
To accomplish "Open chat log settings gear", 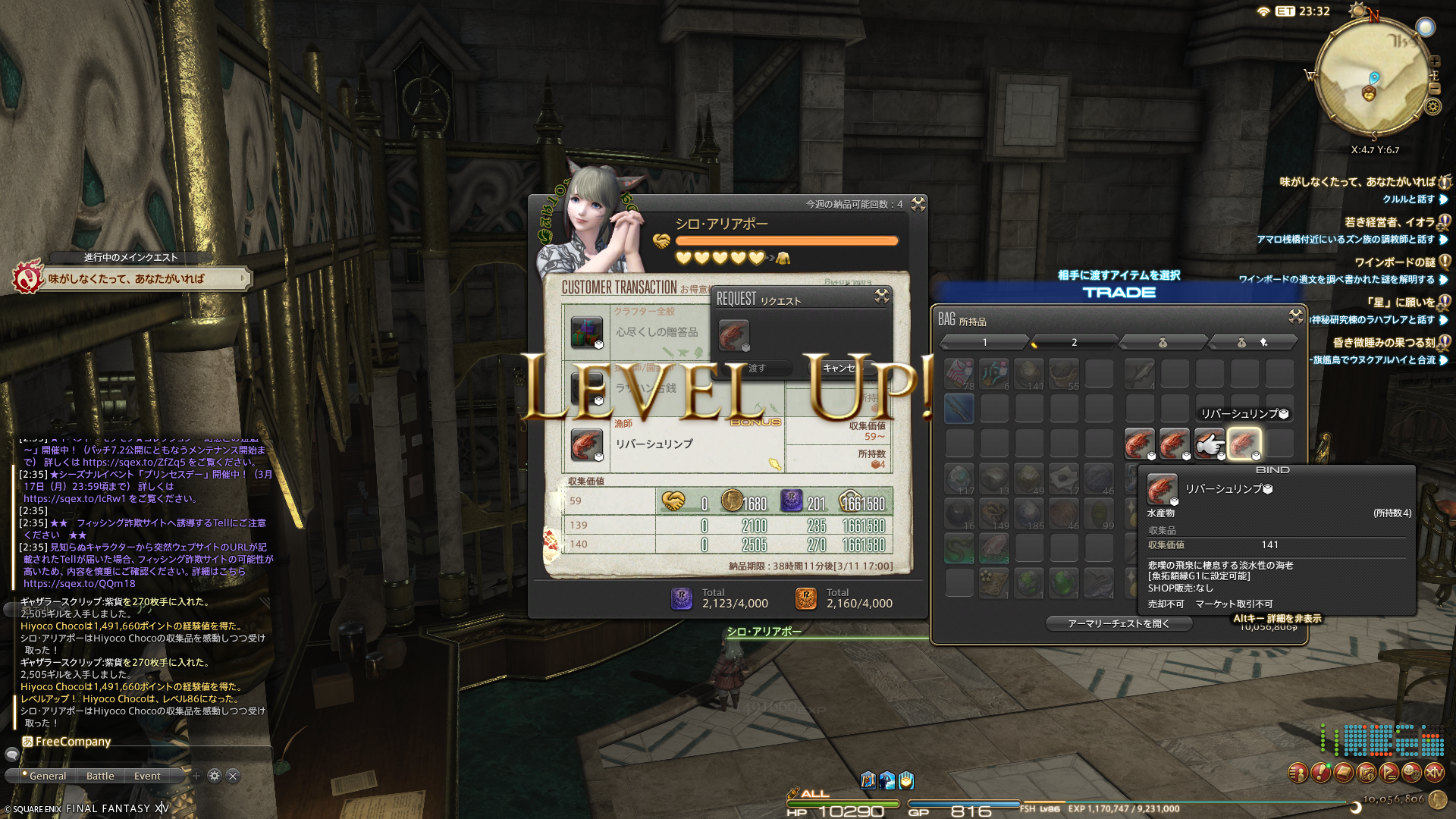I will click(x=215, y=776).
